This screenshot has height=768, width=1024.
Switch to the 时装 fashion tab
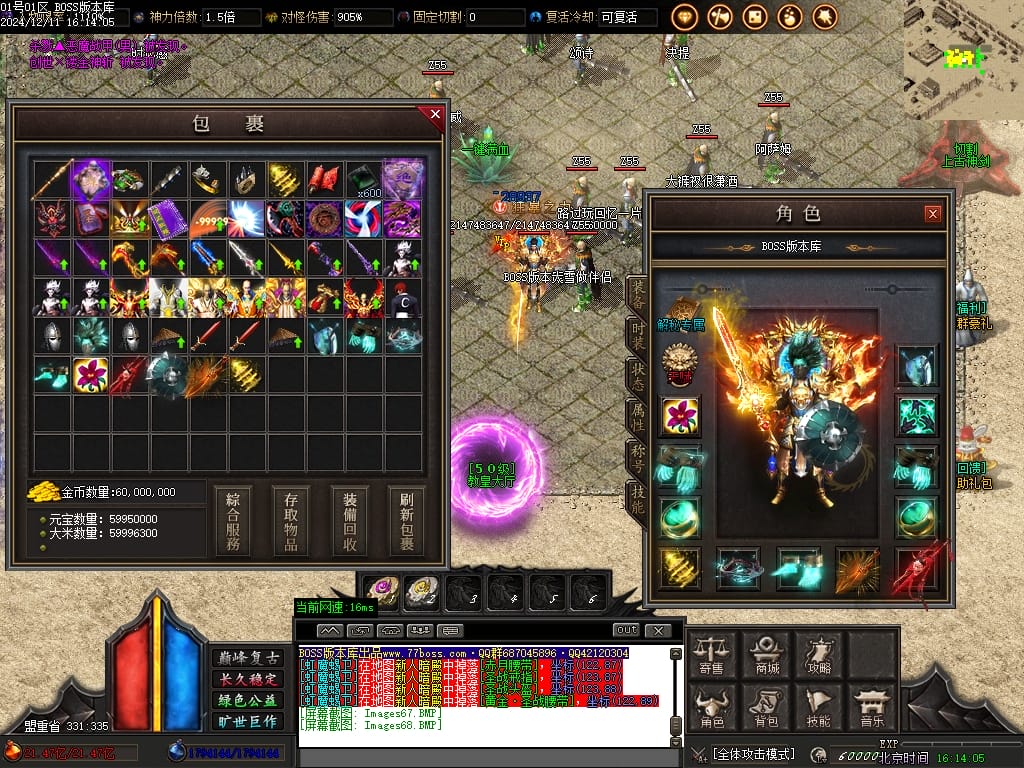coord(637,334)
